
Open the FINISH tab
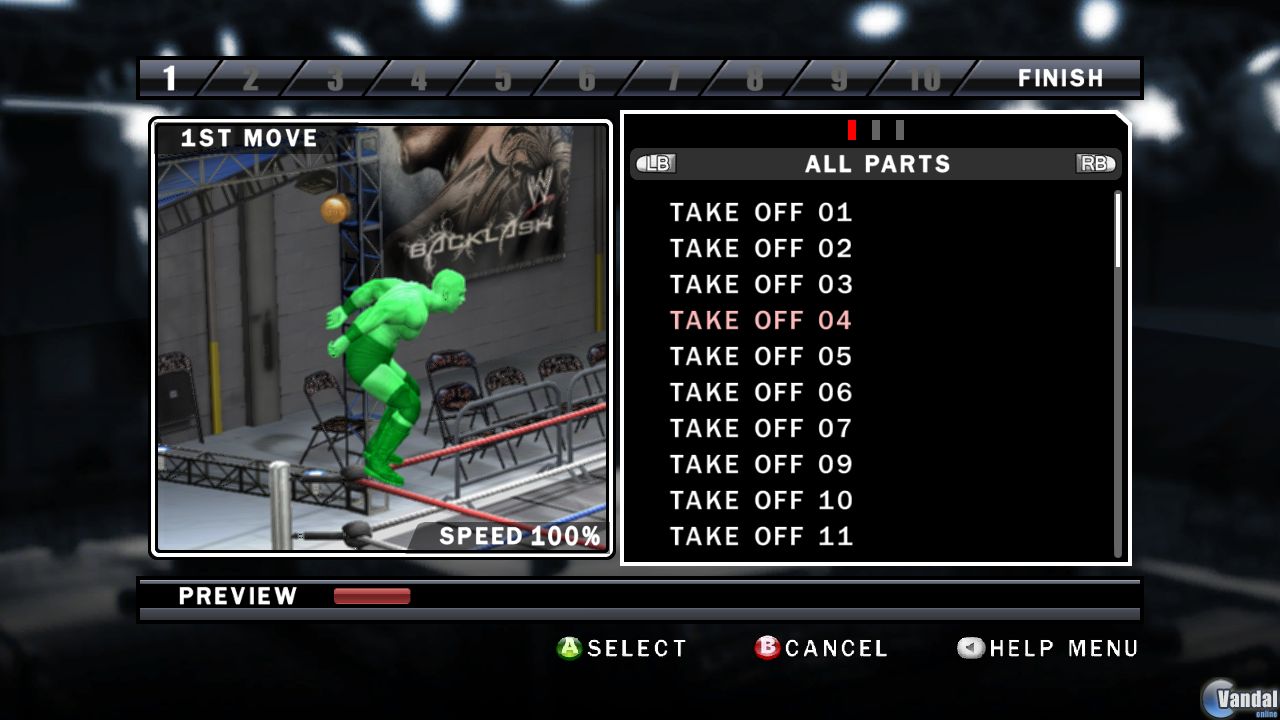[1061, 77]
